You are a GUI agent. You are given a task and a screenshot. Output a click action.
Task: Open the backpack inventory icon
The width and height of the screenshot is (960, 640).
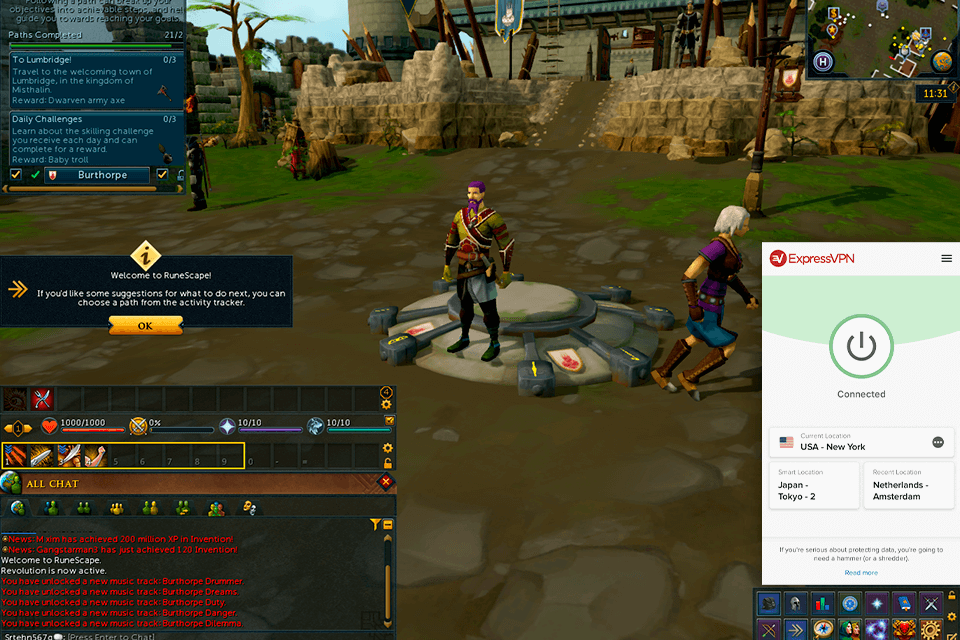click(x=769, y=603)
